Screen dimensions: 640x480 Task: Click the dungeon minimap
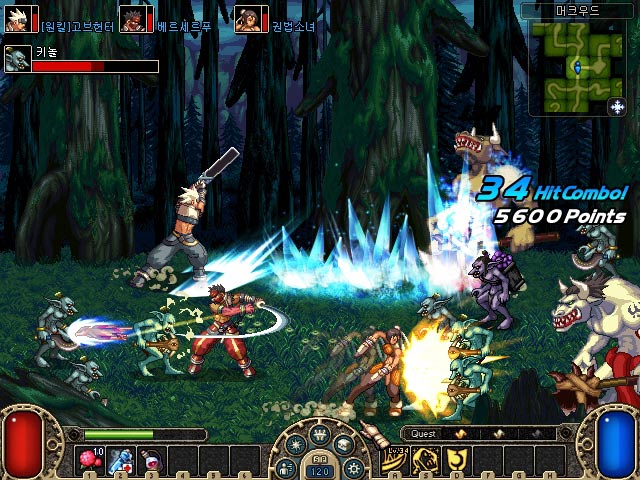[x=574, y=67]
